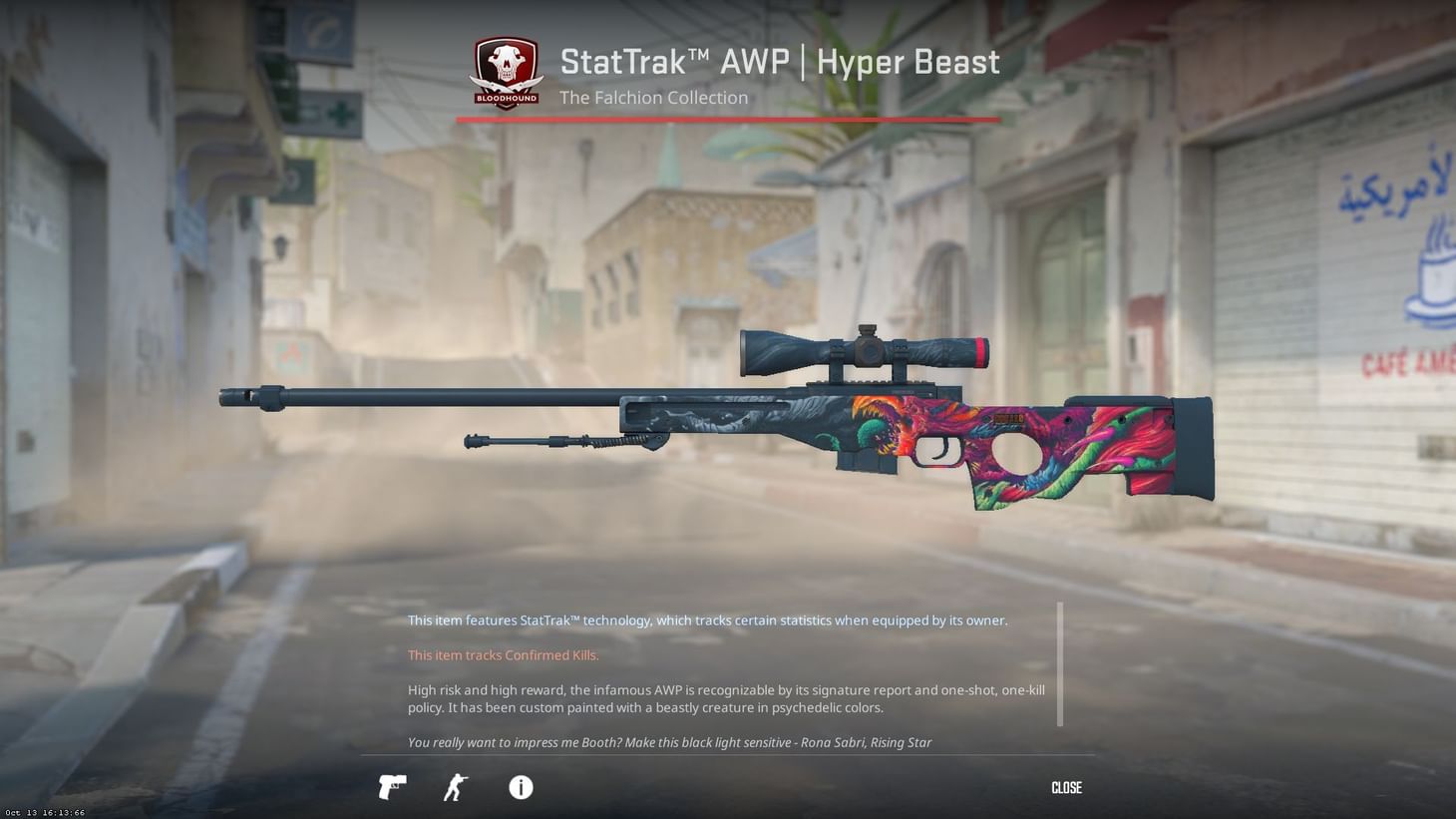Click the 'This item tracks Confirmed Kills' text
This screenshot has width=1456, height=819.
[x=503, y=654]
